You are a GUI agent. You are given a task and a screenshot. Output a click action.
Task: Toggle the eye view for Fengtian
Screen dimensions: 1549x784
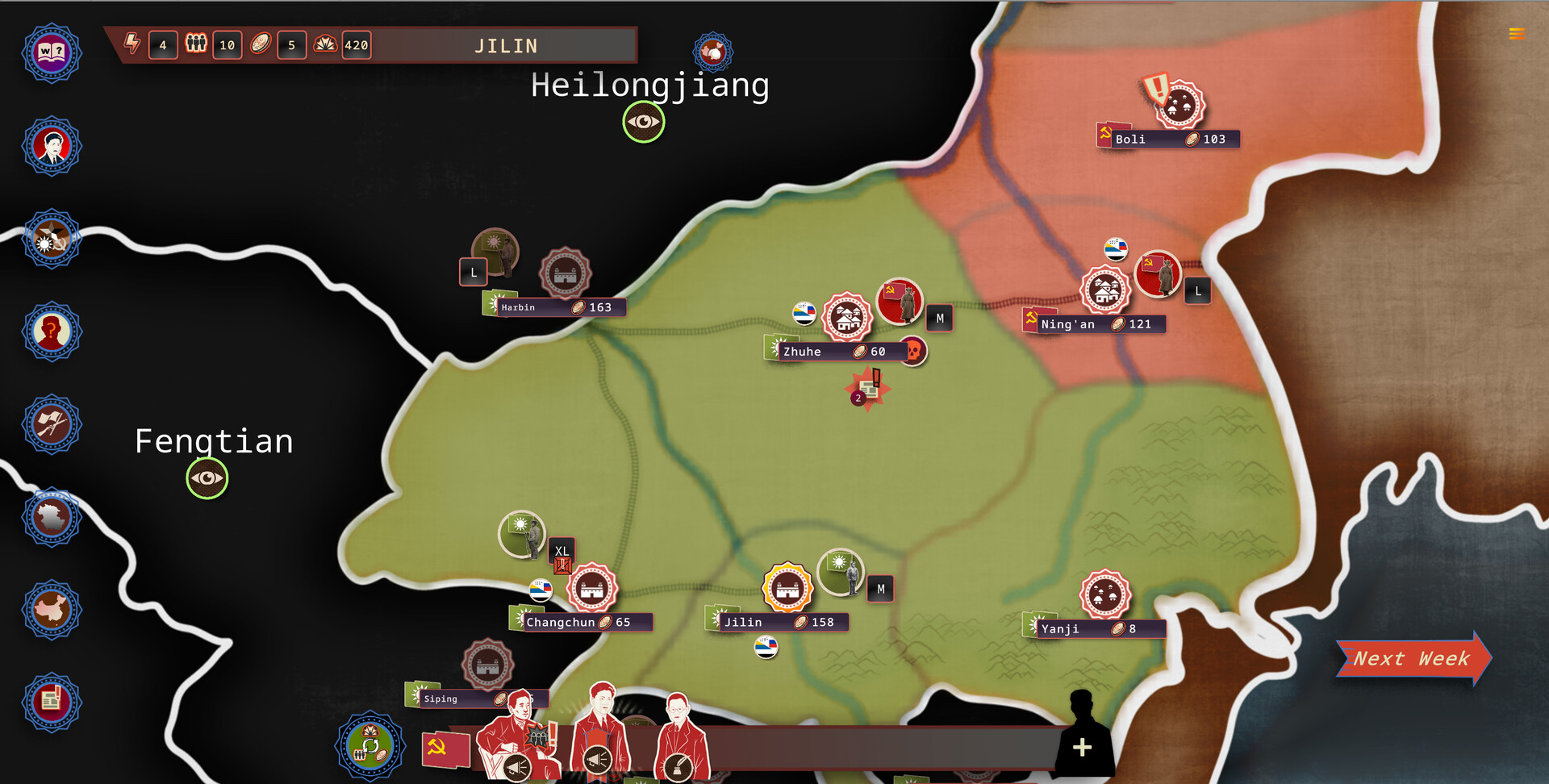click(207, 477)
